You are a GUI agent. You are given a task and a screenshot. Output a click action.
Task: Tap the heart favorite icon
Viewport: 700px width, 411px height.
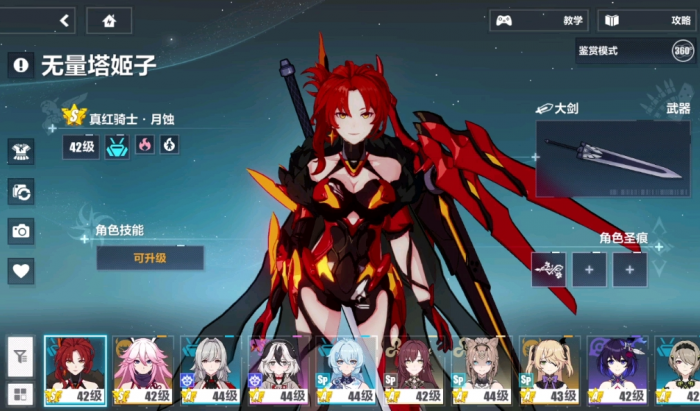pos(21,270)
